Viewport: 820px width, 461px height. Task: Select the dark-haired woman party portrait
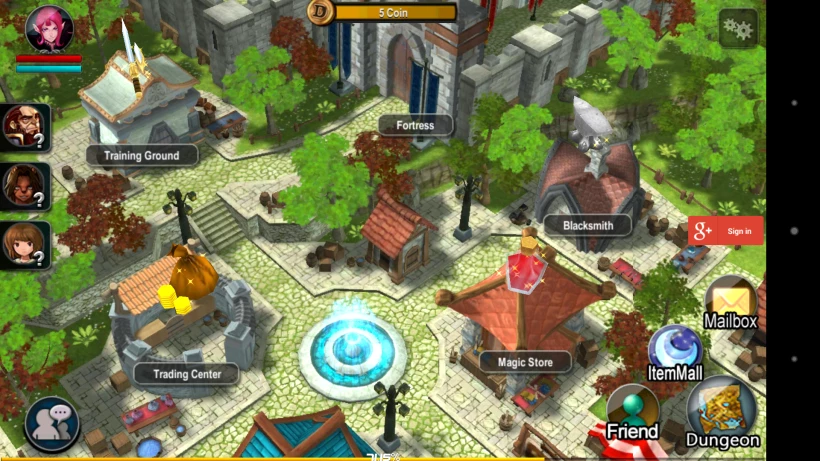pyautogui.click(x=24, y=185)
